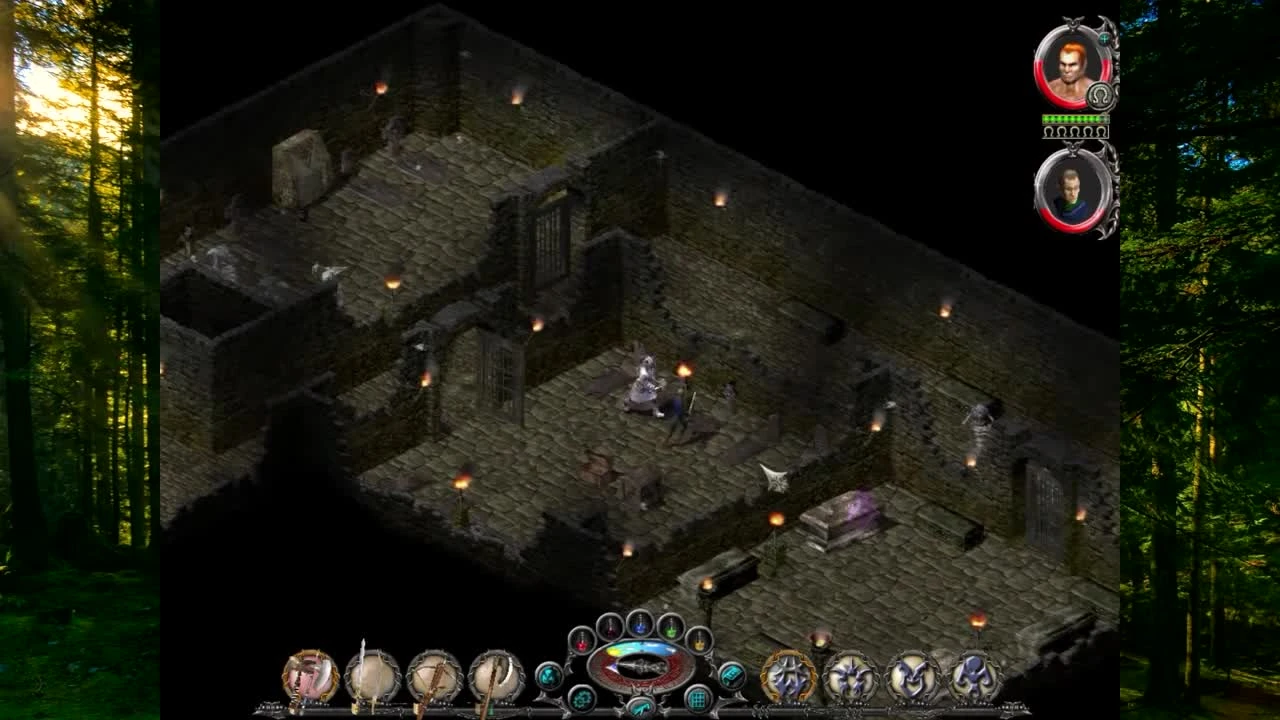Click the gear options icon near the compass
1280x720 pixels.
(x=580, y=698)
